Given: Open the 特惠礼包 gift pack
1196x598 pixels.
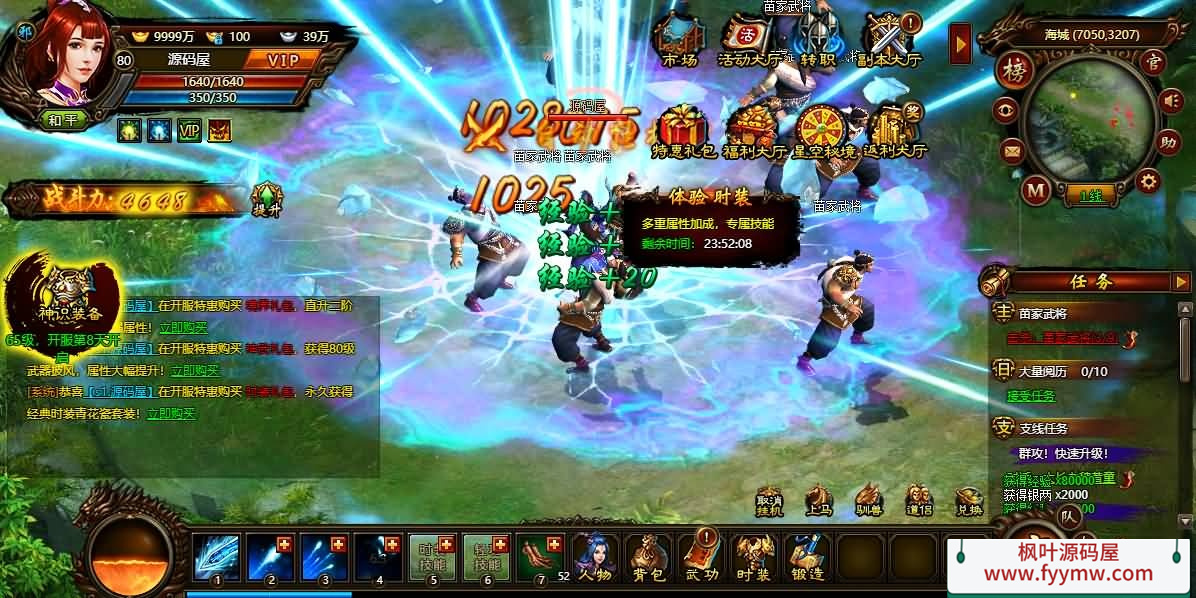Looking at the screenshot, I should 684,130.
